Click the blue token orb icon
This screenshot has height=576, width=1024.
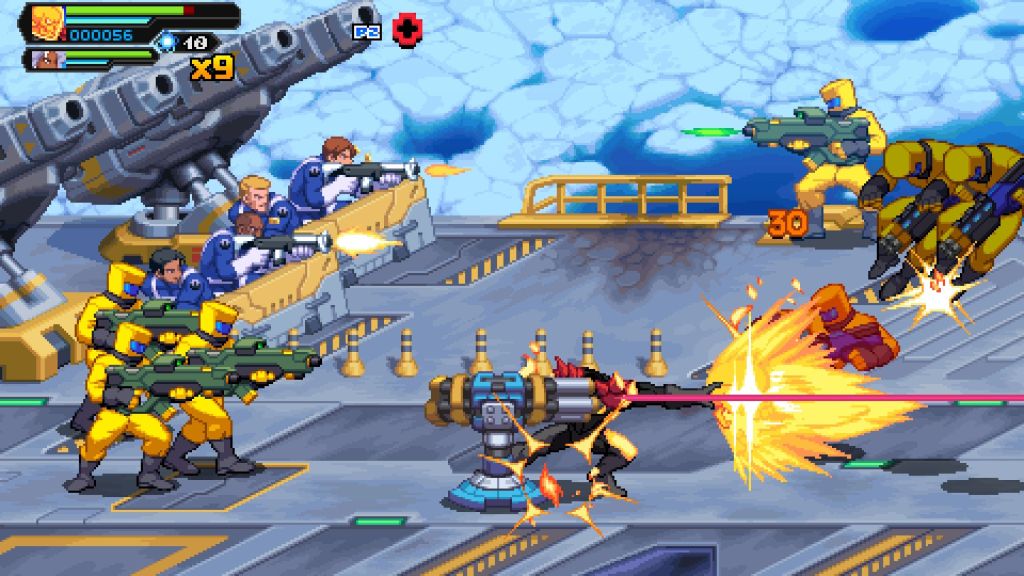(168, 42)
